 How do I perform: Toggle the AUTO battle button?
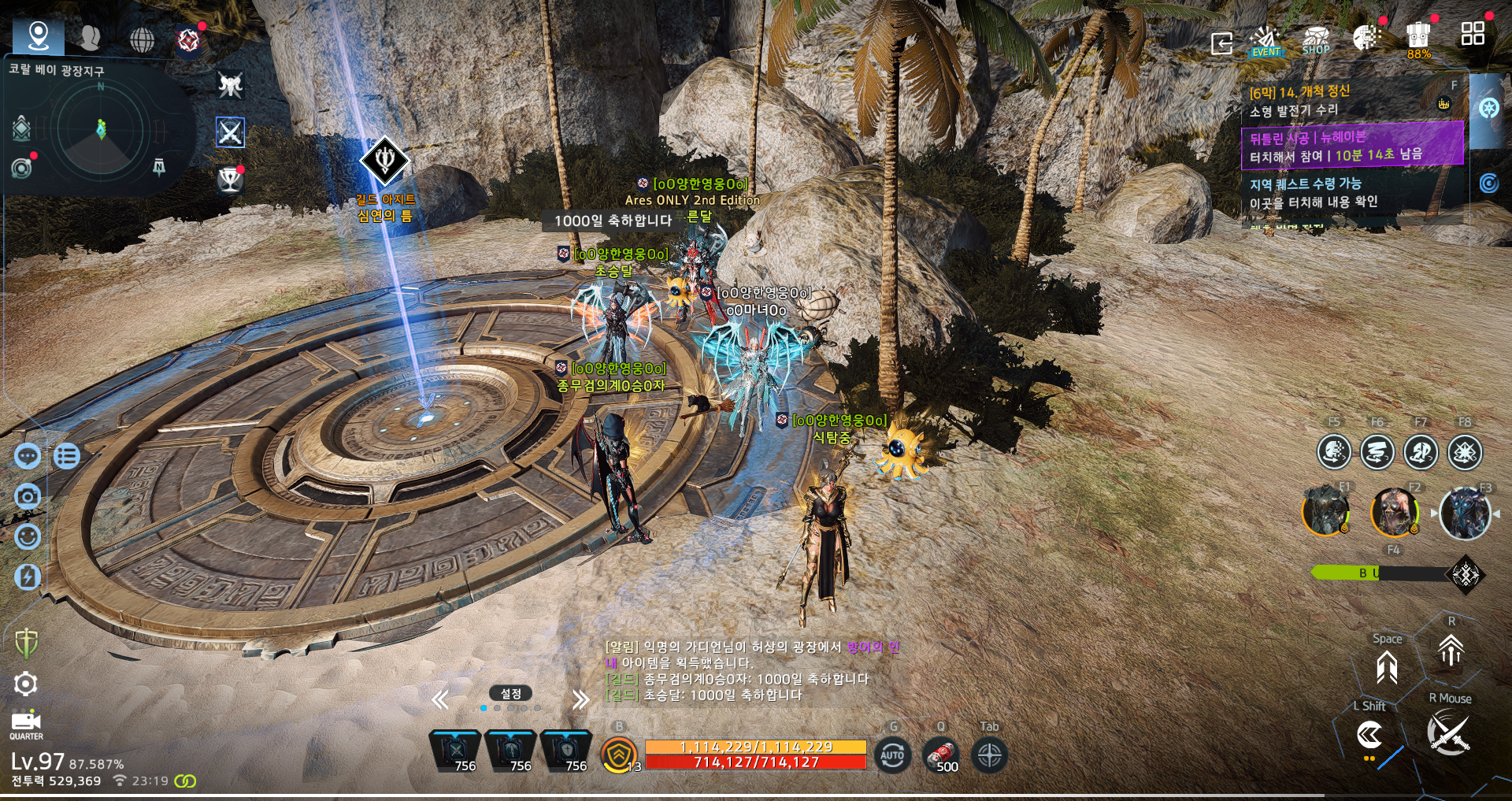tap(892, 755)
